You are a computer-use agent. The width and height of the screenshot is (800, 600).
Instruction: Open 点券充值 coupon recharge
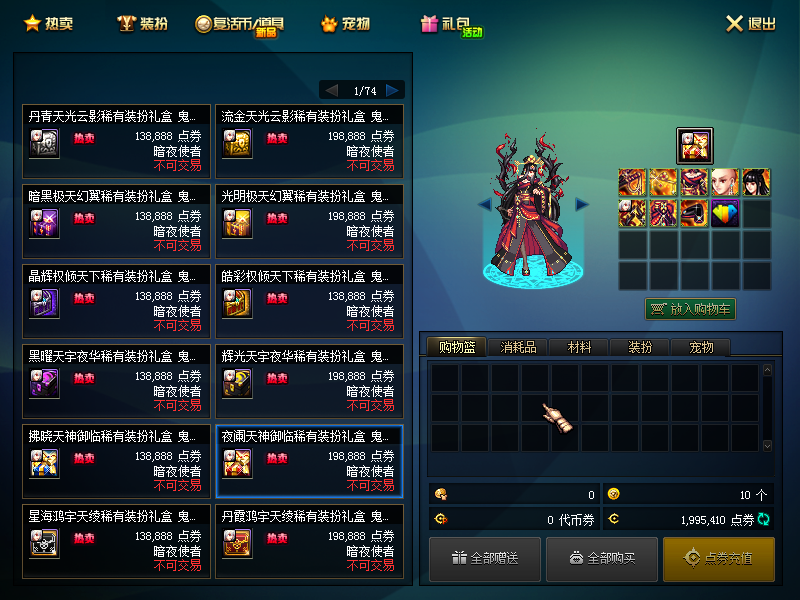[x=718, y=558]
